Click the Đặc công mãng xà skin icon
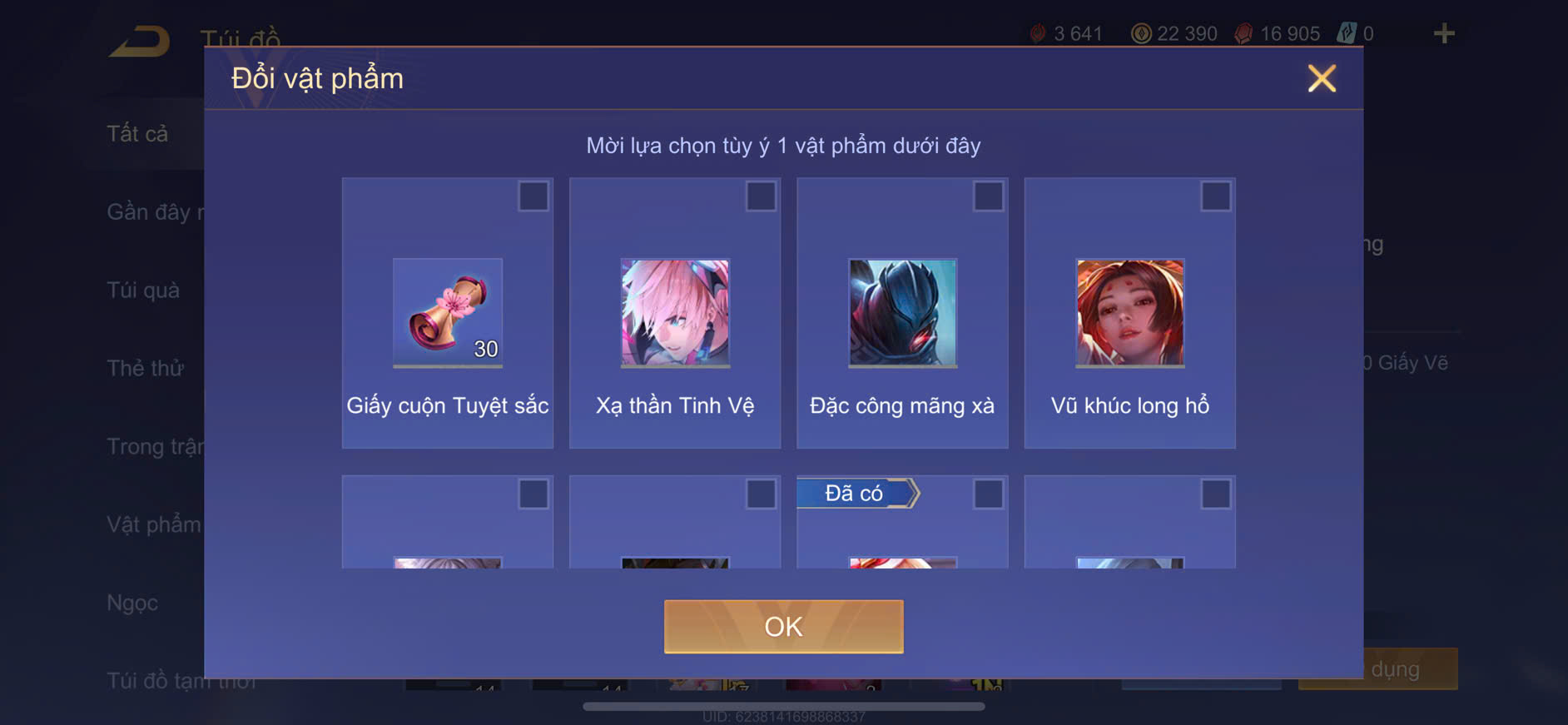1568x725 pixels. click(x=901, y=312)
